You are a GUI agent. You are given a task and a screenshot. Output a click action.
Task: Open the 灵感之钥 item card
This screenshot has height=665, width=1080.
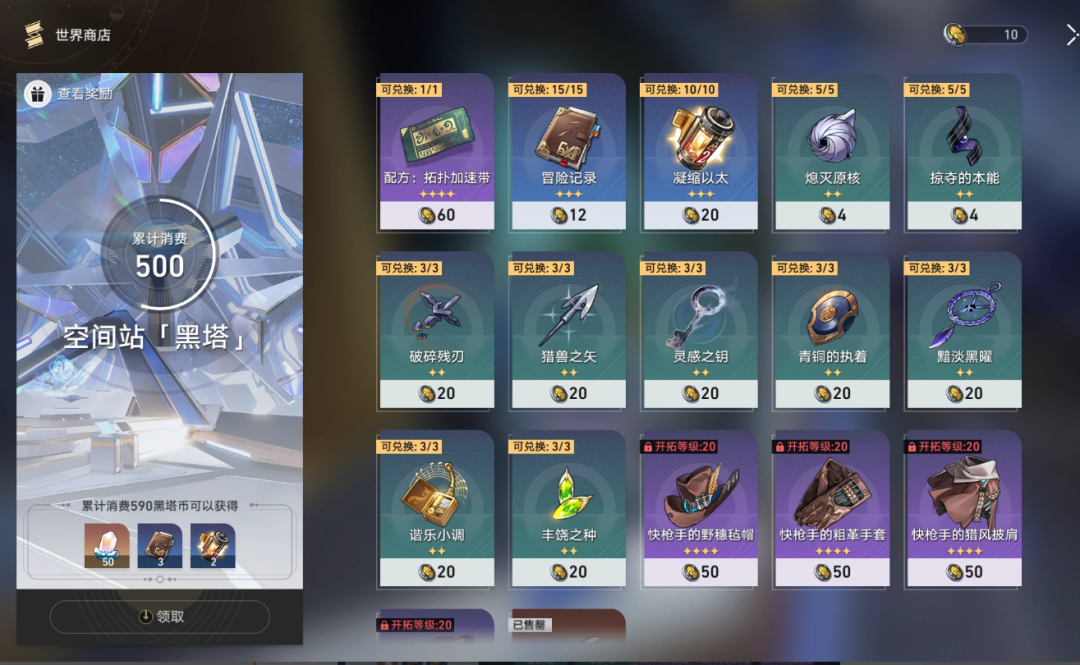pos(700,329)
